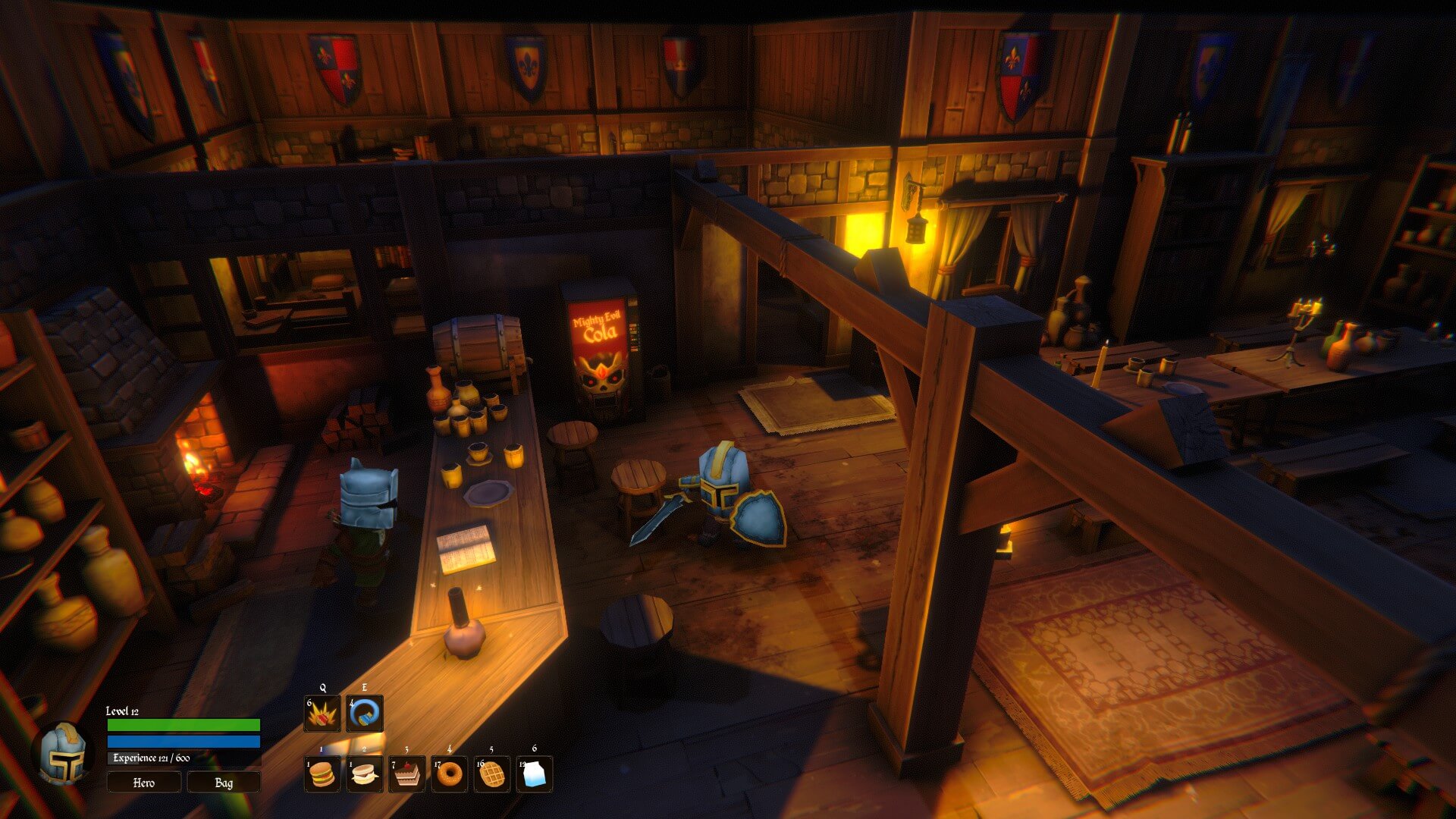Open the Bag inventory
The height and width of the screenshot is (819, 1456).
[x=224, y=783]
